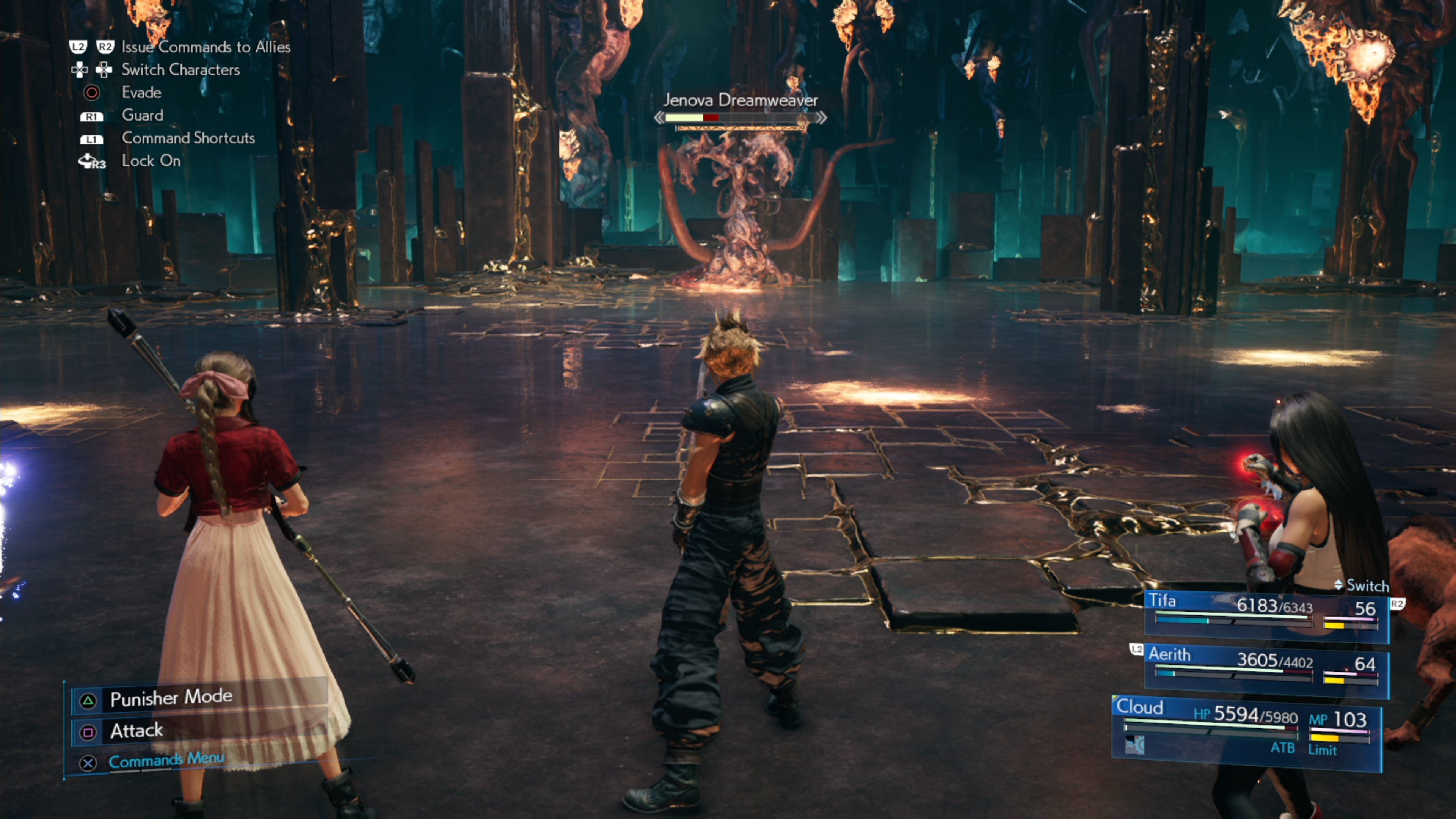Click the right arrow on Jenova's target selector
The image size is (1456, 819).
point(821,118)
